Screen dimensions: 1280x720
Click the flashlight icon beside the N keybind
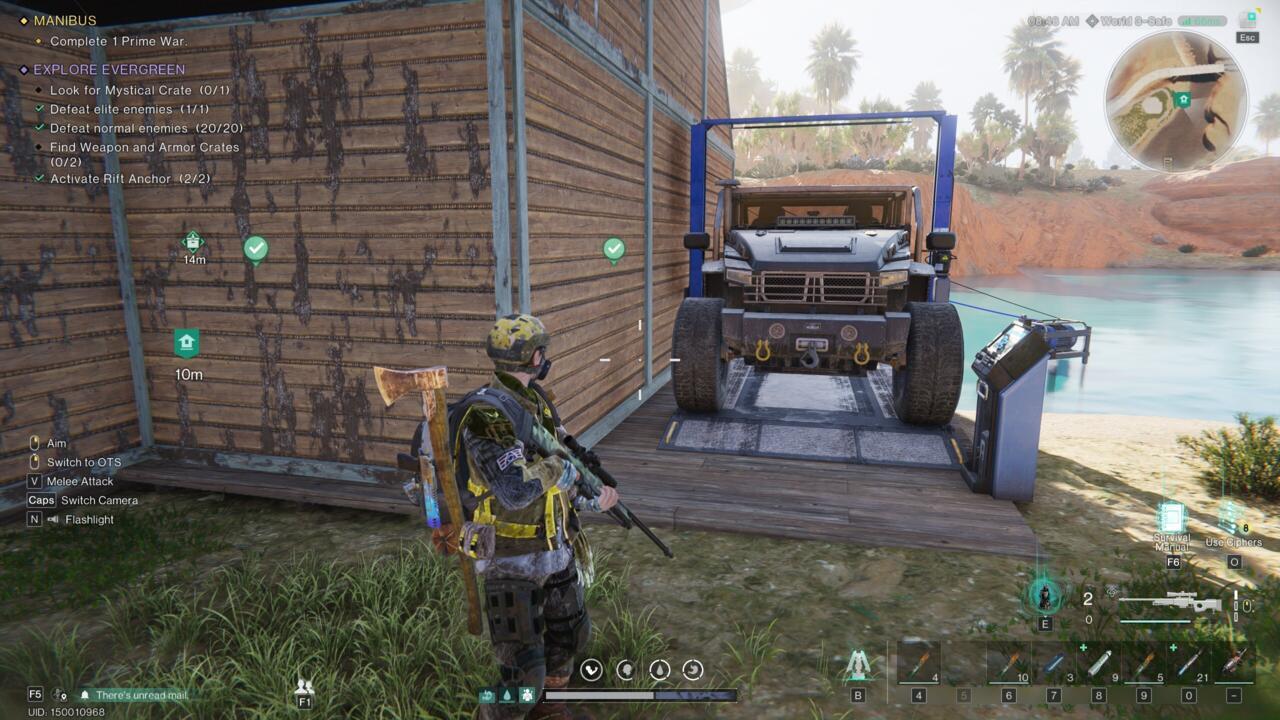click(x=52, y=519)
